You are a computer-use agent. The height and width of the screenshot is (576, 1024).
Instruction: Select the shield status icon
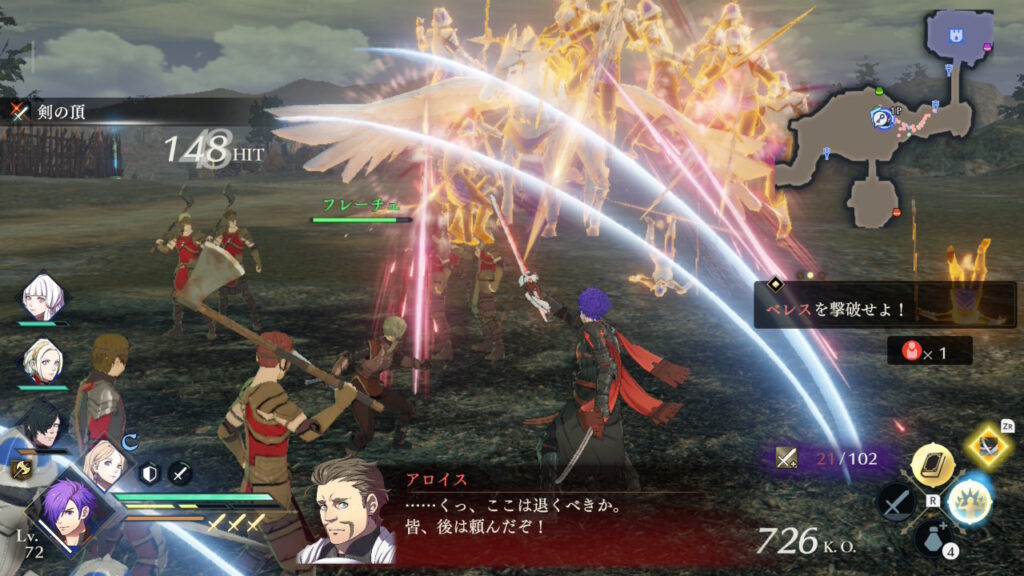tap(149, 473)
